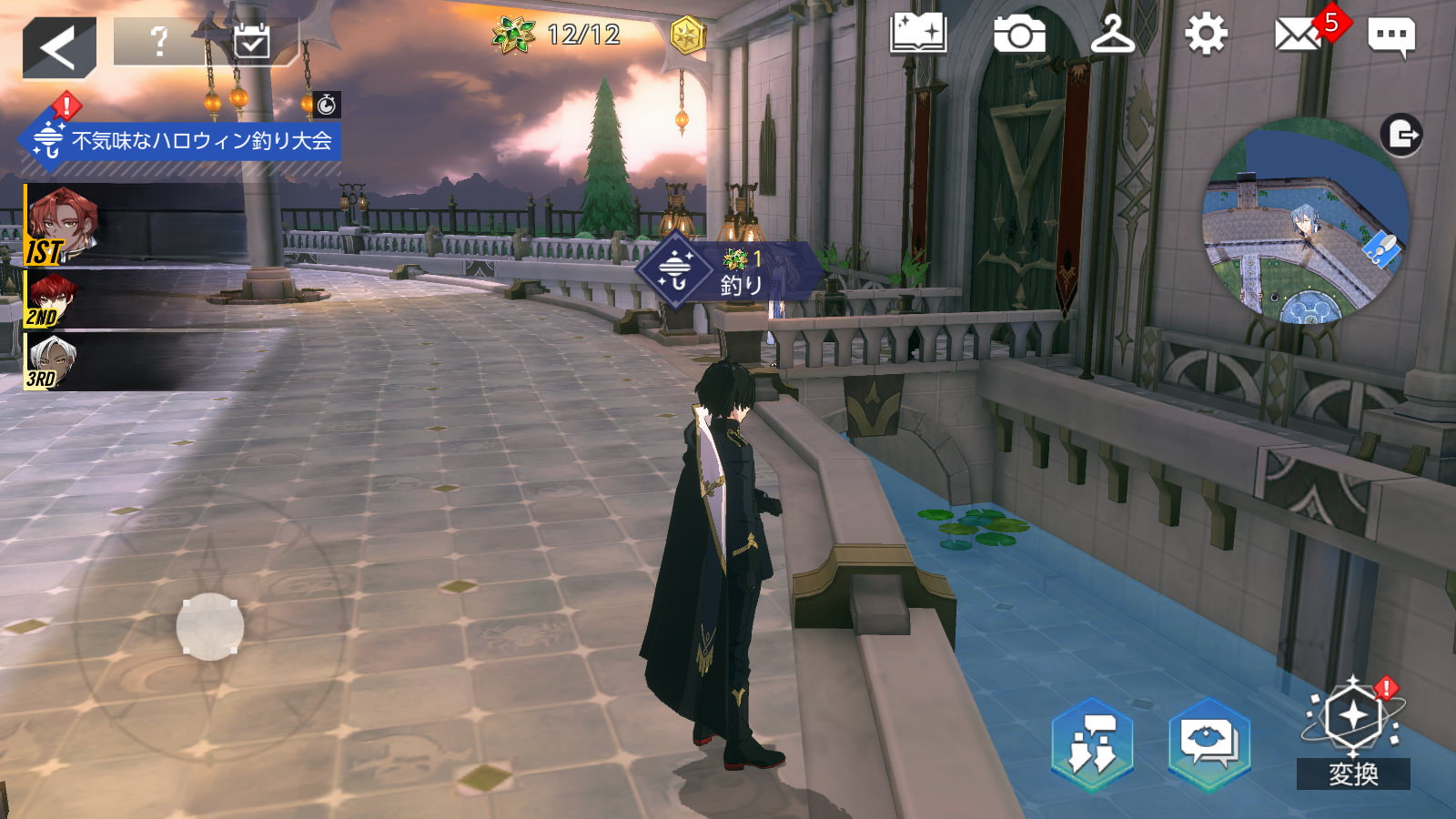The image size is (1456, 819).
Task: Open the clothes hanger wardrobe
Action: point(1112,35)
